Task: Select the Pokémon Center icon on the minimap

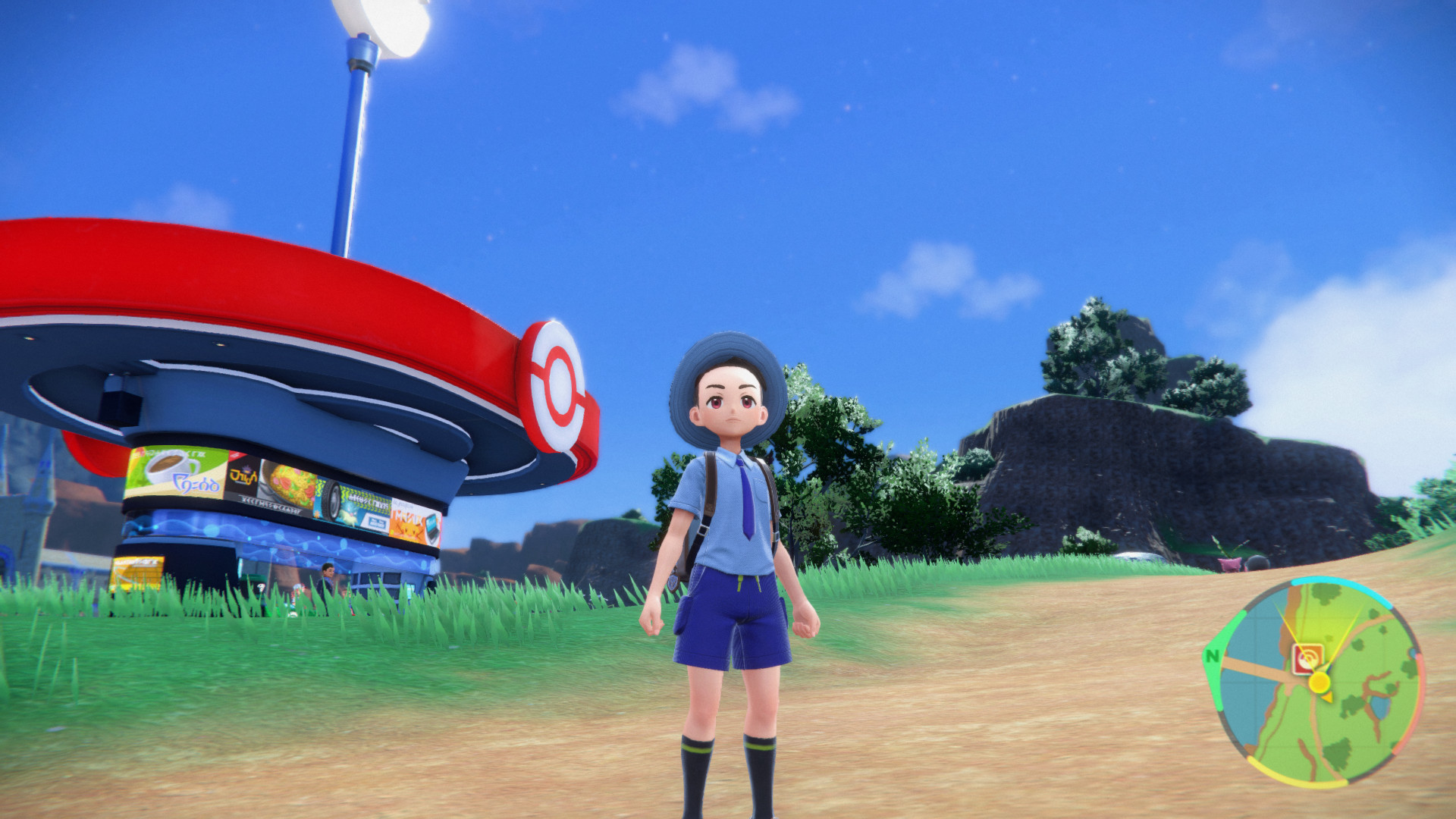Action: [x=1308, y=659]
